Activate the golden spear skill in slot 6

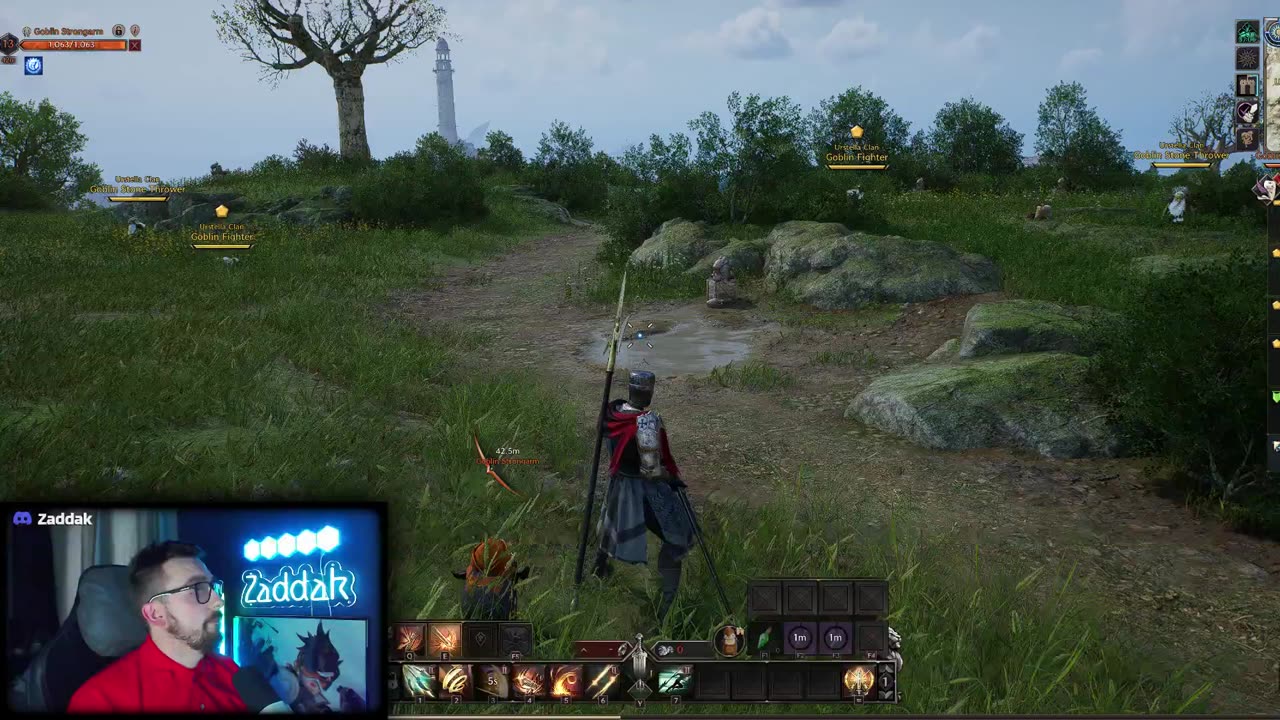602,682
